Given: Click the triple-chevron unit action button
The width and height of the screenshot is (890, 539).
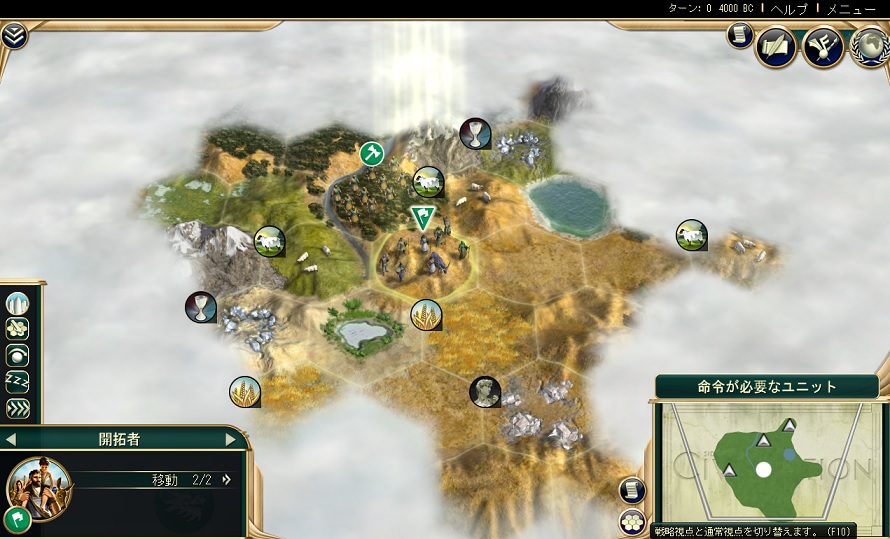Looking at the screenshot, I should (18, 408).
